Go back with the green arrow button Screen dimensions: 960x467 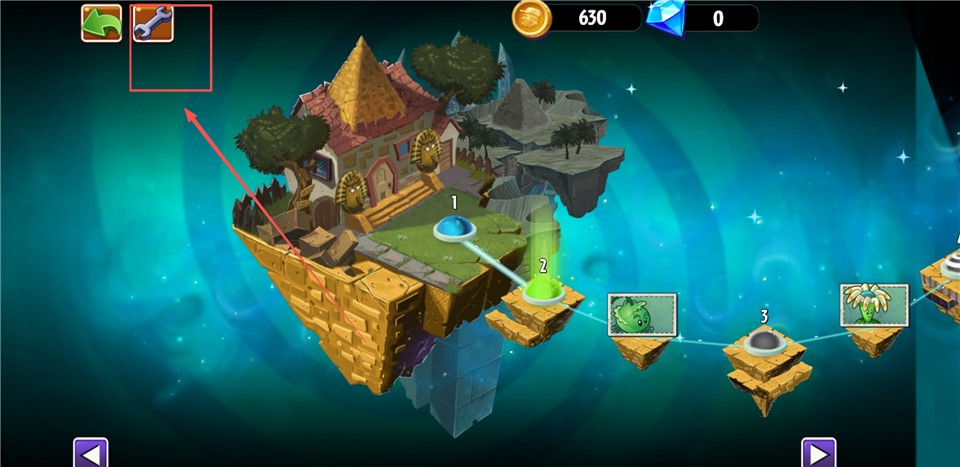(x=101, y=23)
